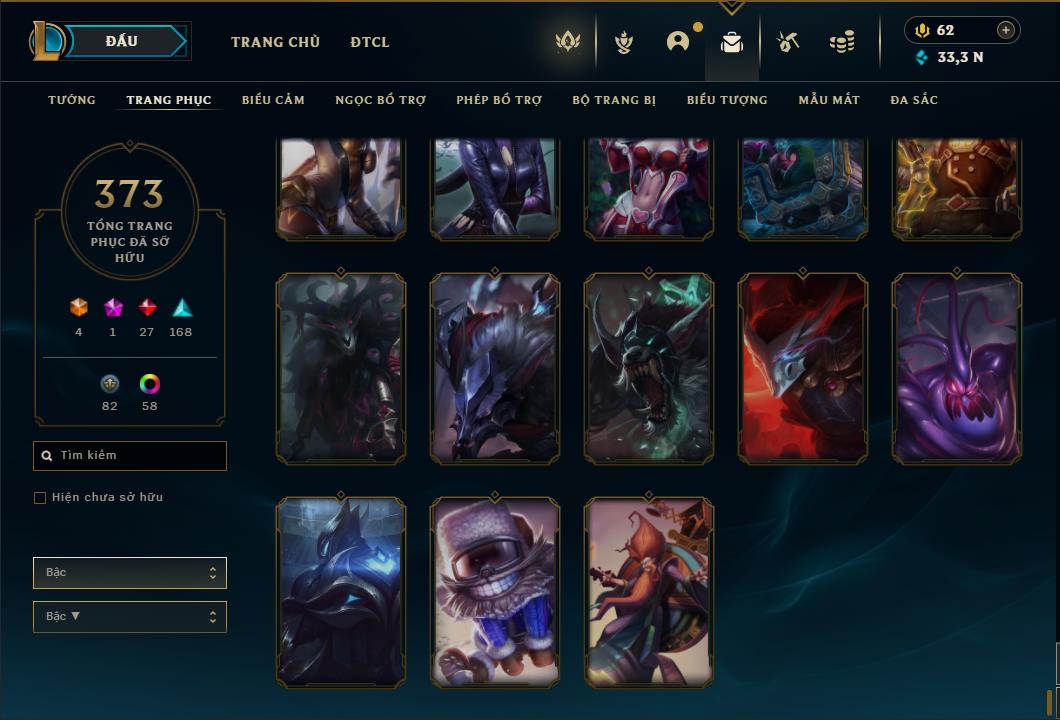Image resolution: width=1060 pixels, height=720 pixels.
Task: Click the plus button to buy RP
Action: coord(1006,30)
